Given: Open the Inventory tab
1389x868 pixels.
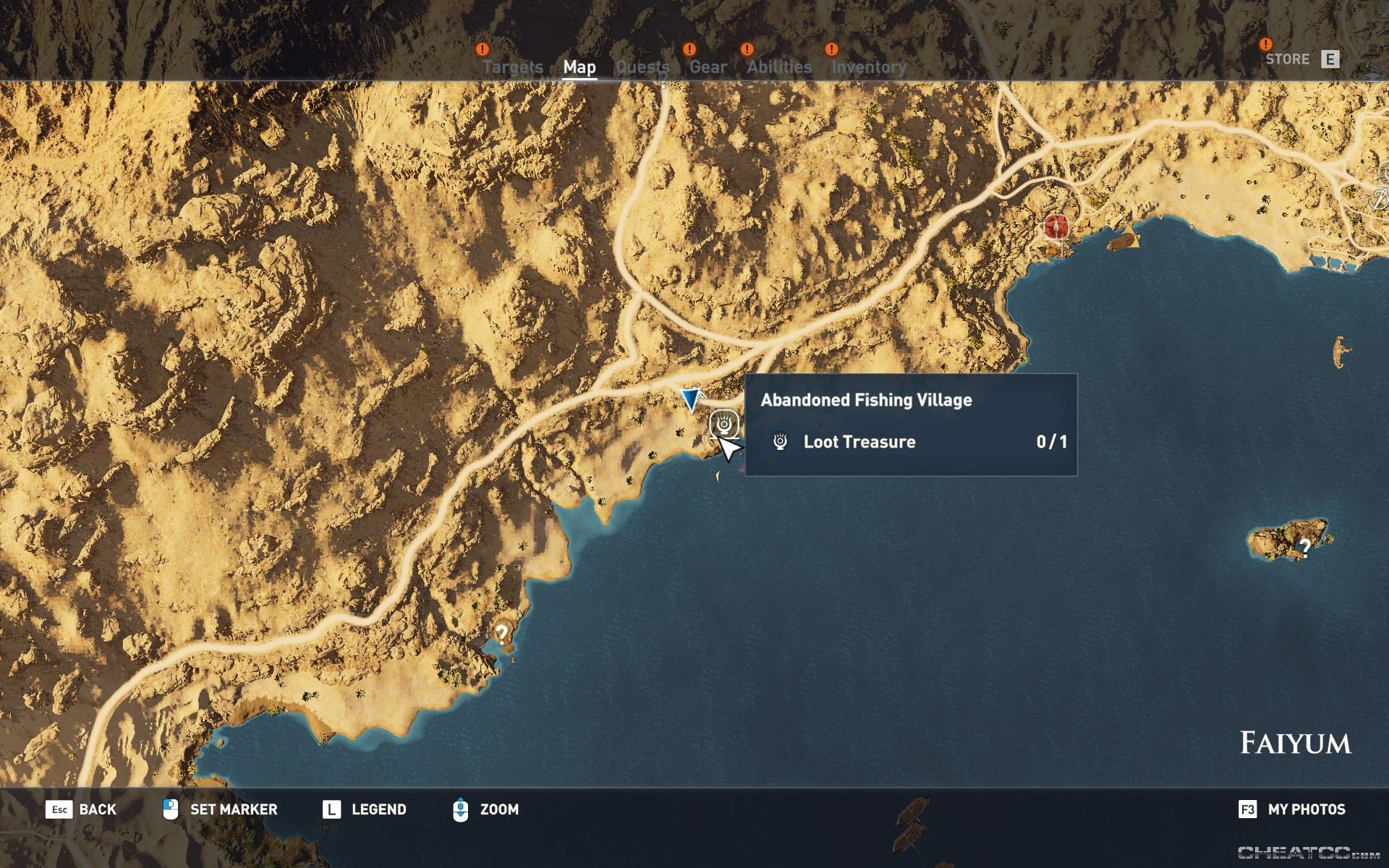Looking at the screenshot, I should [x=869, y=67].
